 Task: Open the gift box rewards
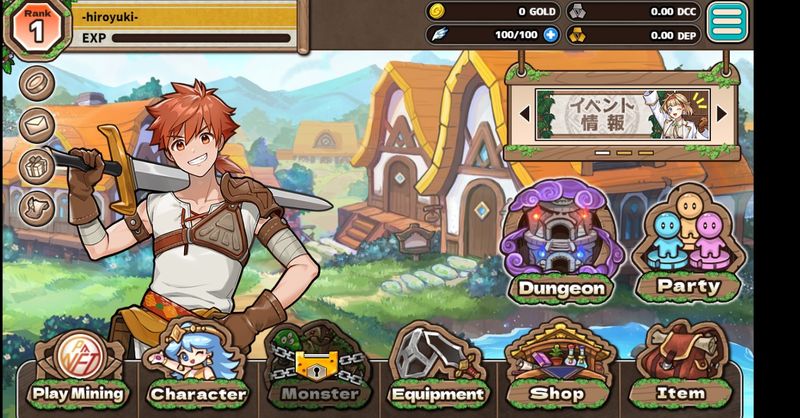(38, 166)
